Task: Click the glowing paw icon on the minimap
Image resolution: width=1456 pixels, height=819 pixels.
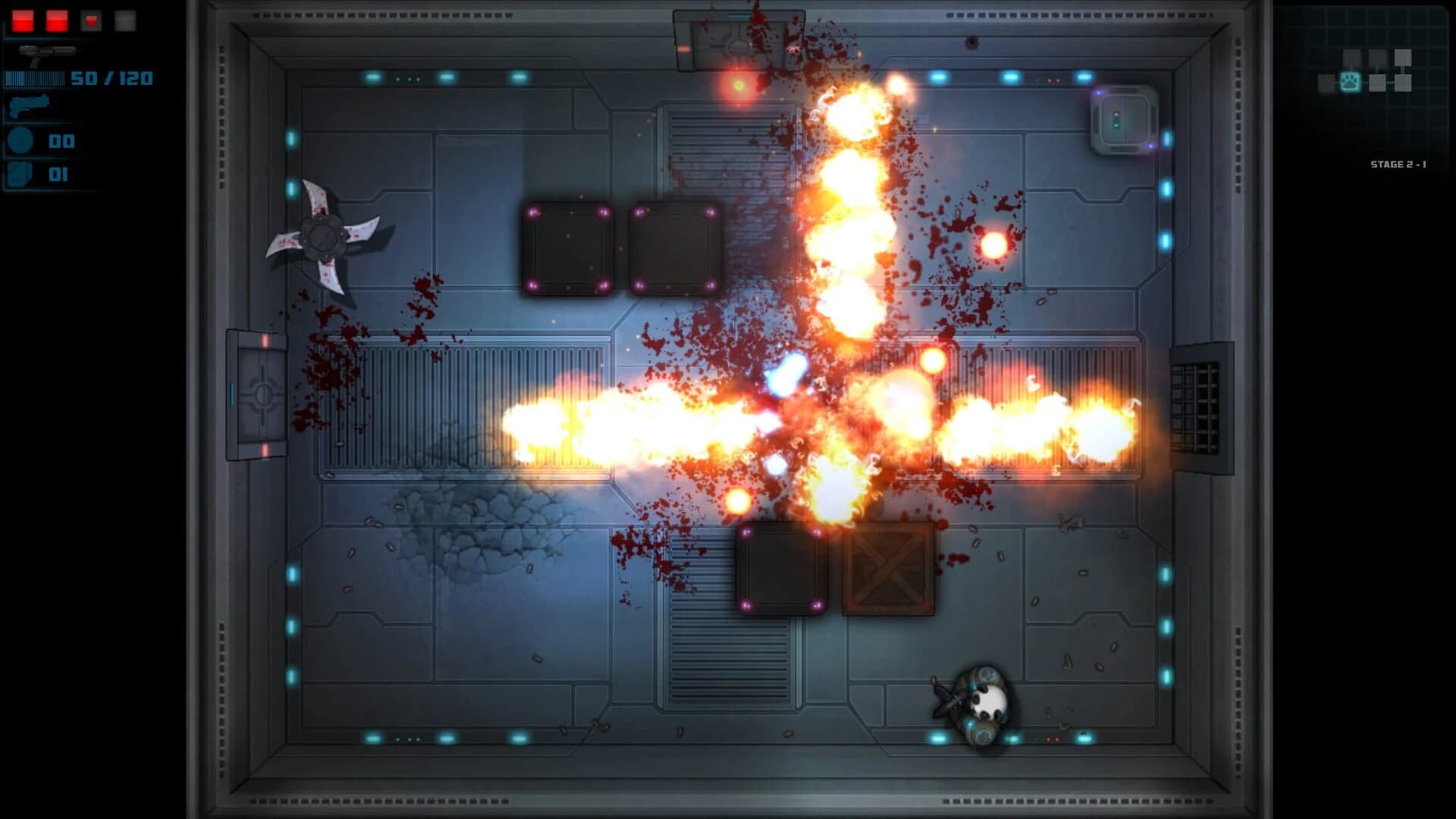Action: pyautogui.click(x=1351, y=82)
